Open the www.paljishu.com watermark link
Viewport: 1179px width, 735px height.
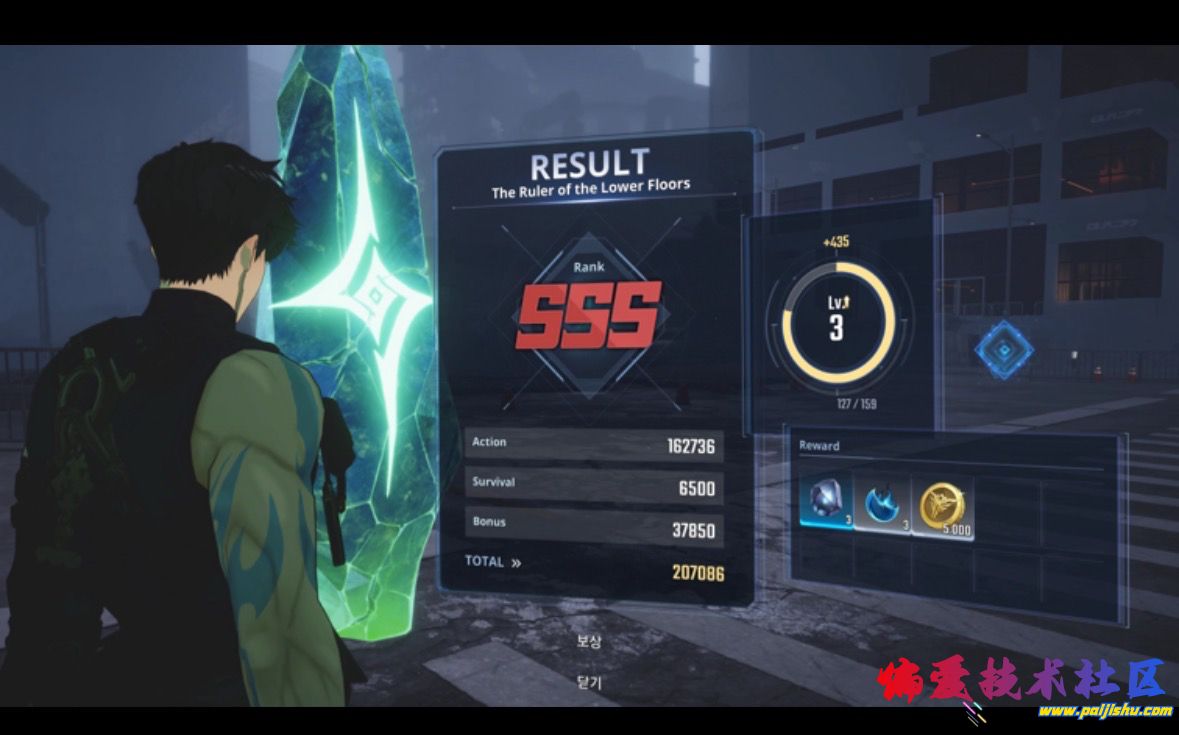pyautogui.click(x=1104, y=711)
